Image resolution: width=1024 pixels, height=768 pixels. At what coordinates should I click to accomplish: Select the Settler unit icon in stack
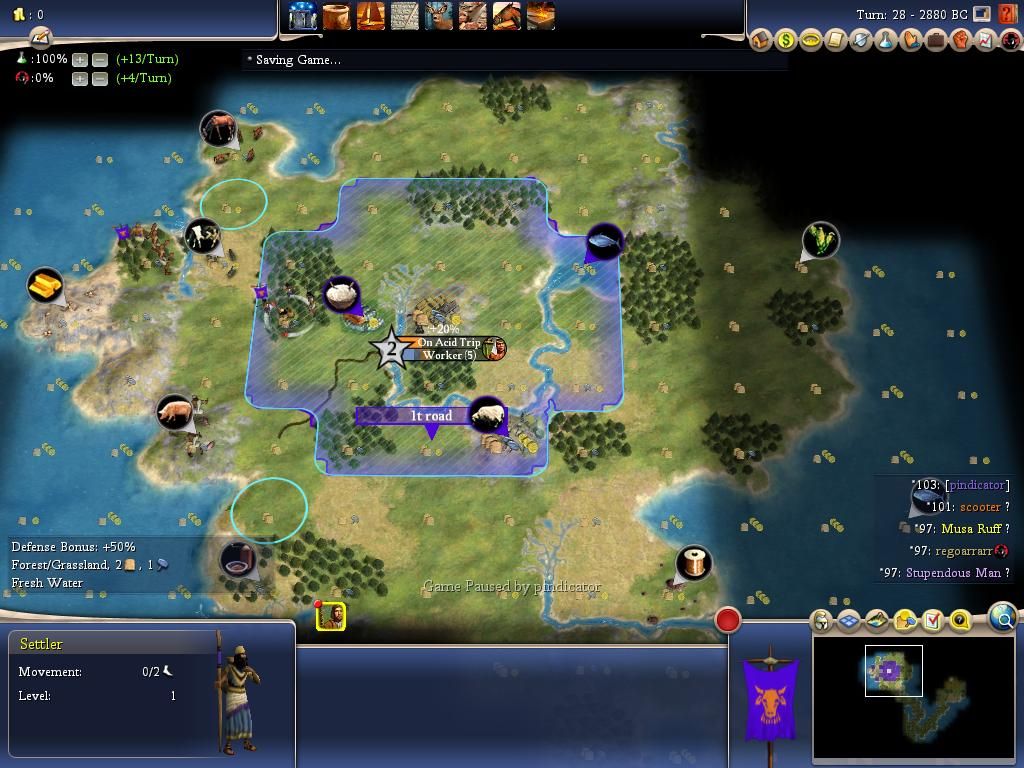(331, 616)
